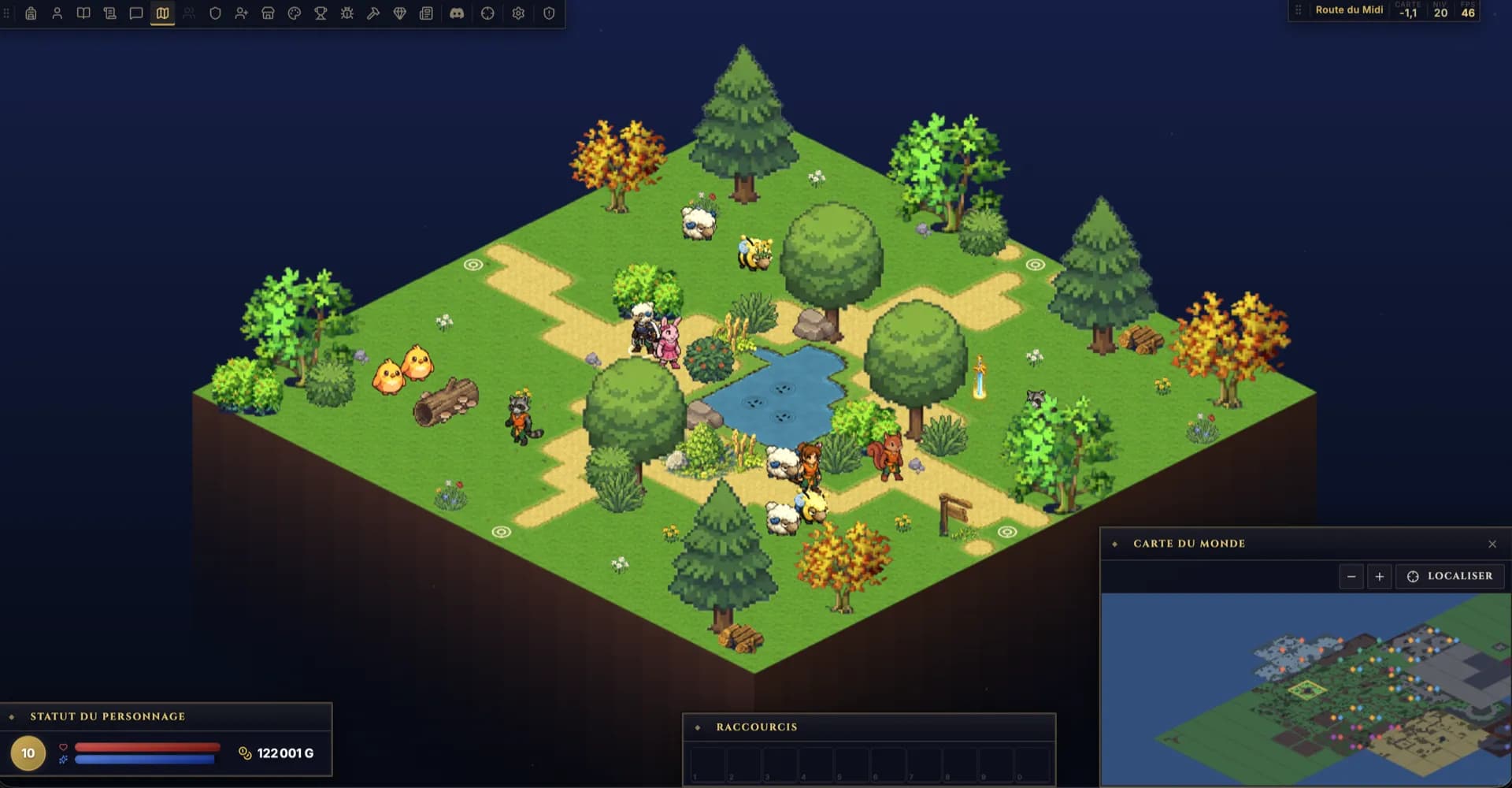Open the trophy achievements icon
The image size is (1512, 788).
321,13
